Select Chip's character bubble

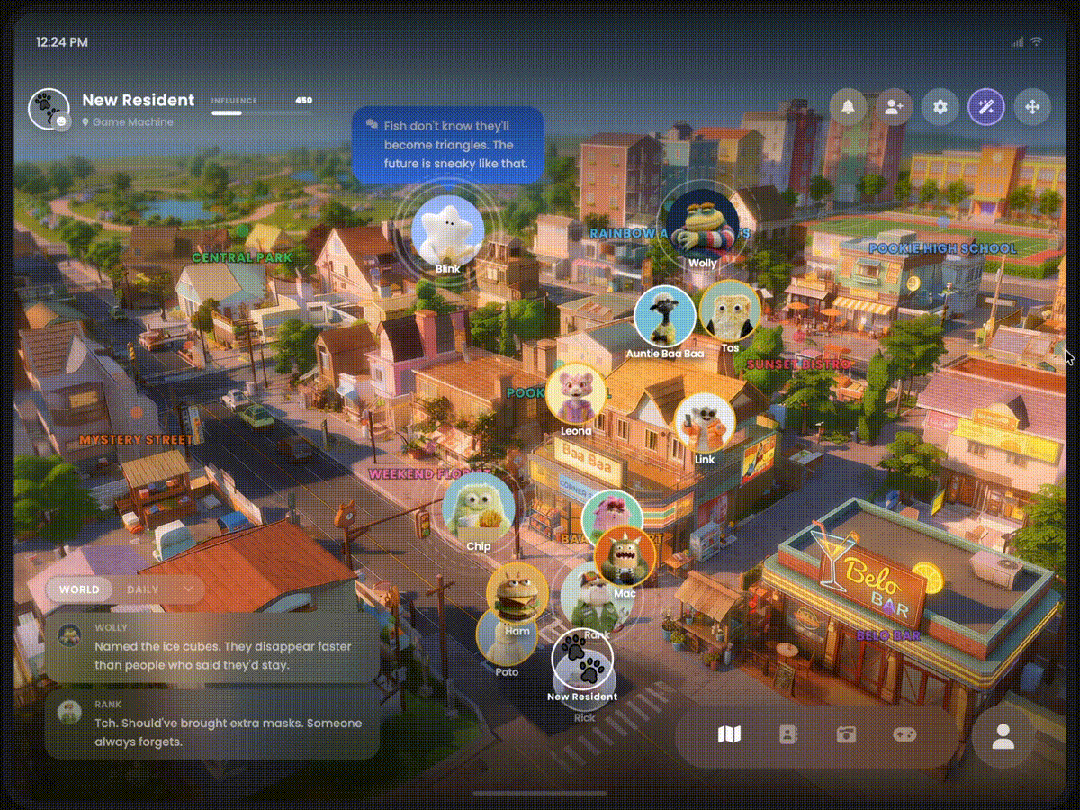[478, 506]
